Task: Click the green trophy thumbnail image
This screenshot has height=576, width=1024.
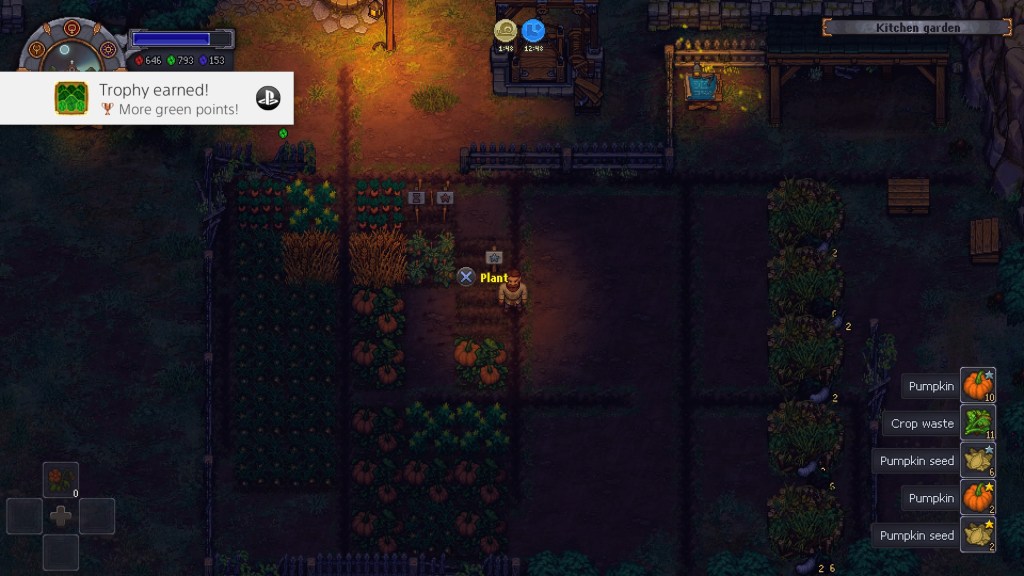Action: (72, 98)
